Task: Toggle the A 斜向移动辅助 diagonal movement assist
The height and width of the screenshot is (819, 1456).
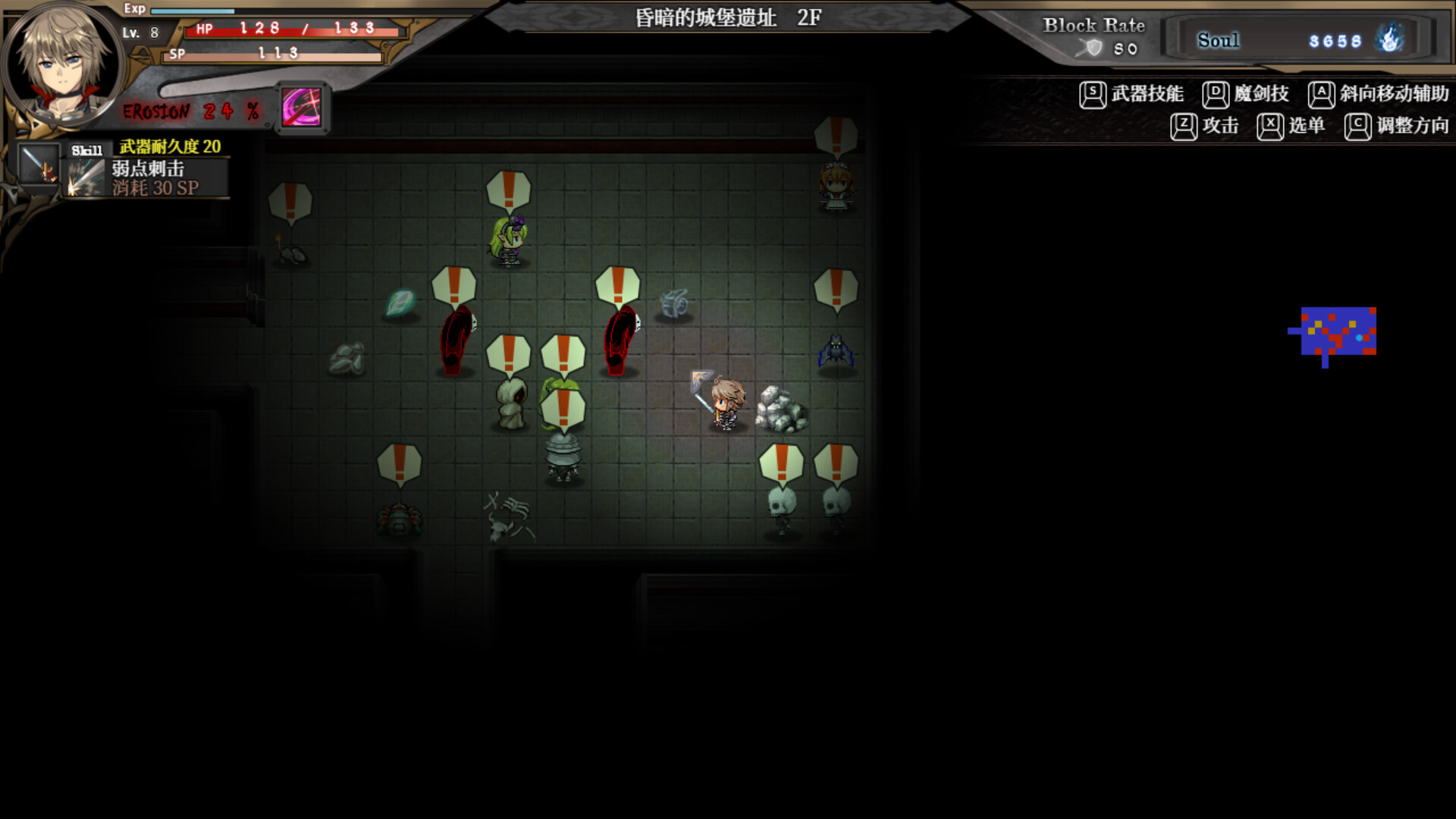Action: 1323,93
